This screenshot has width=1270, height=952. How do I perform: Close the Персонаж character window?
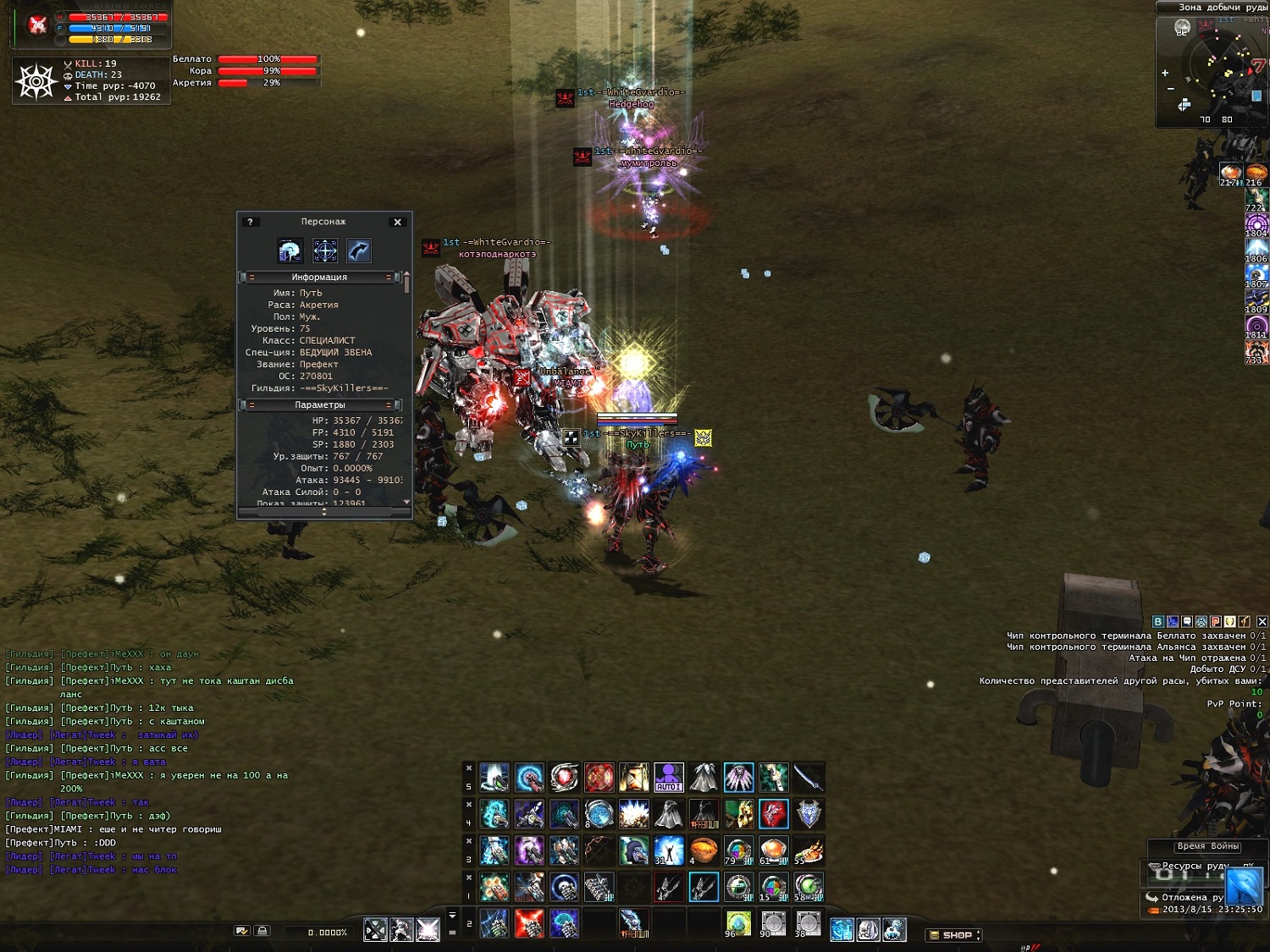pyautogui.click(x=397, y=222)
